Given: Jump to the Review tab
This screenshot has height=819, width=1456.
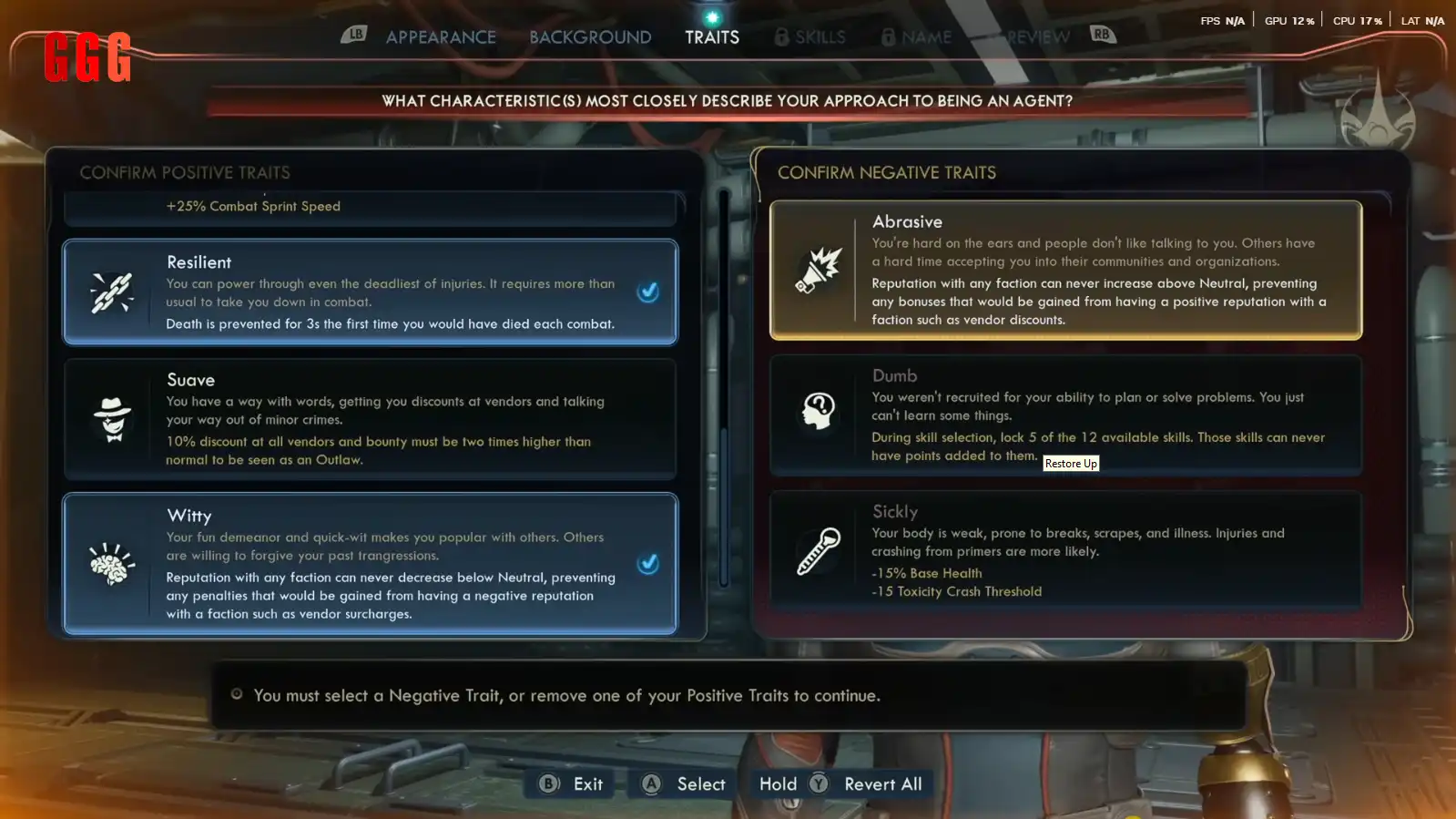Looking at the screenshot, I should [1038, 37].
